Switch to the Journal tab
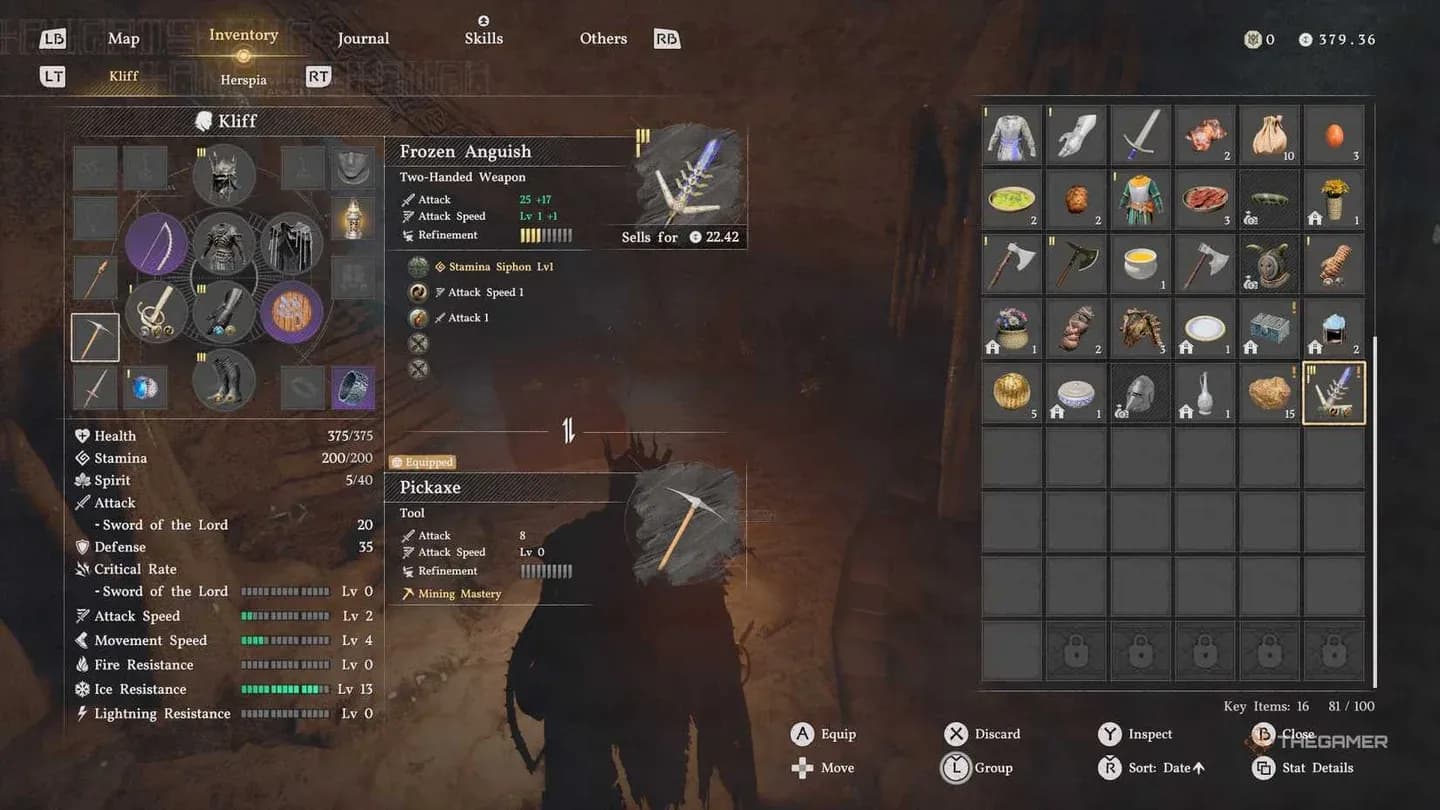This screenshot has height=810, width=1440. (x=362, y=38)
